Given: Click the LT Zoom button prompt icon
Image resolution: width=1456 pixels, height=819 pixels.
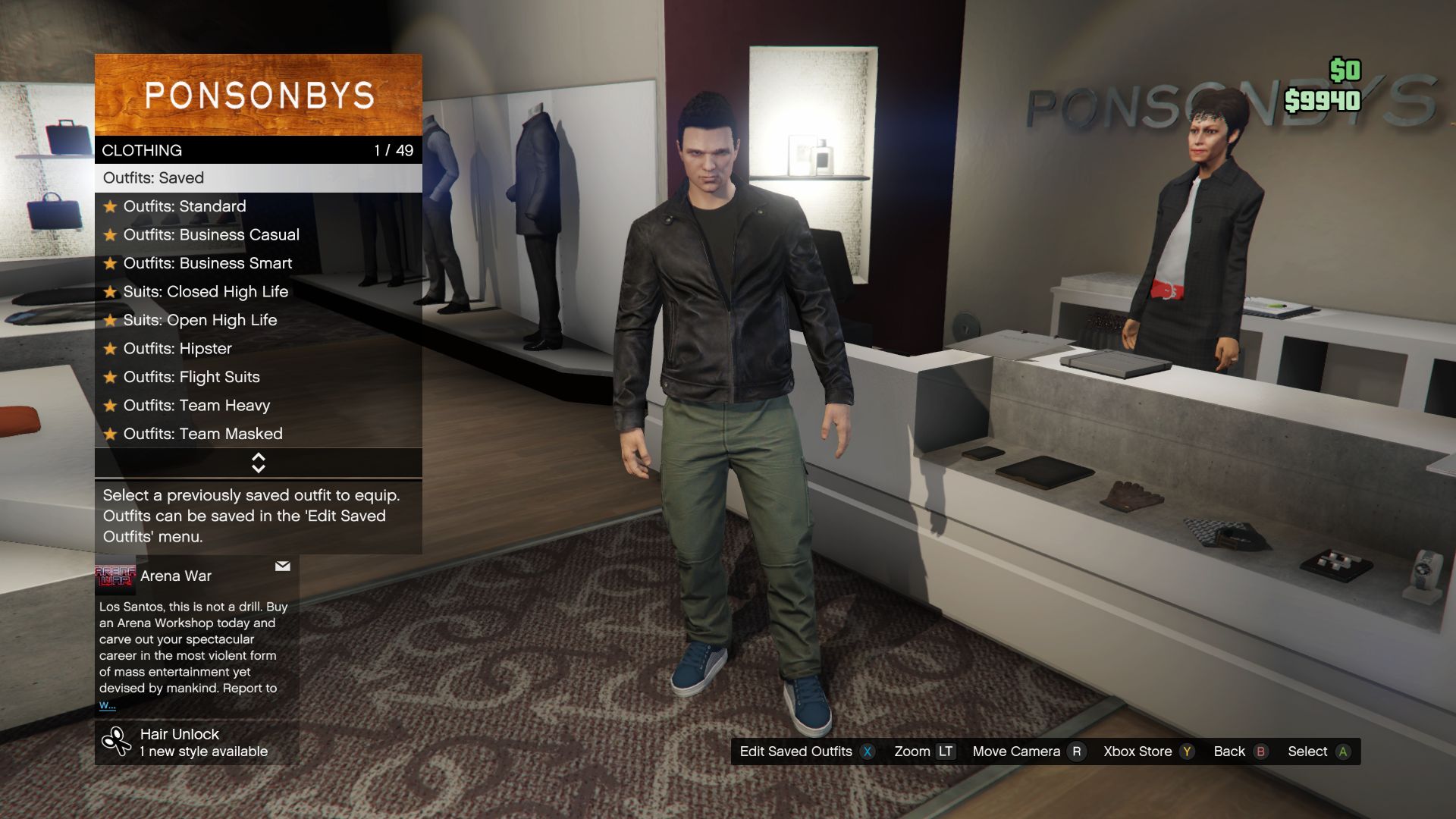Looking at the screenshot, I should click(946, 752).
